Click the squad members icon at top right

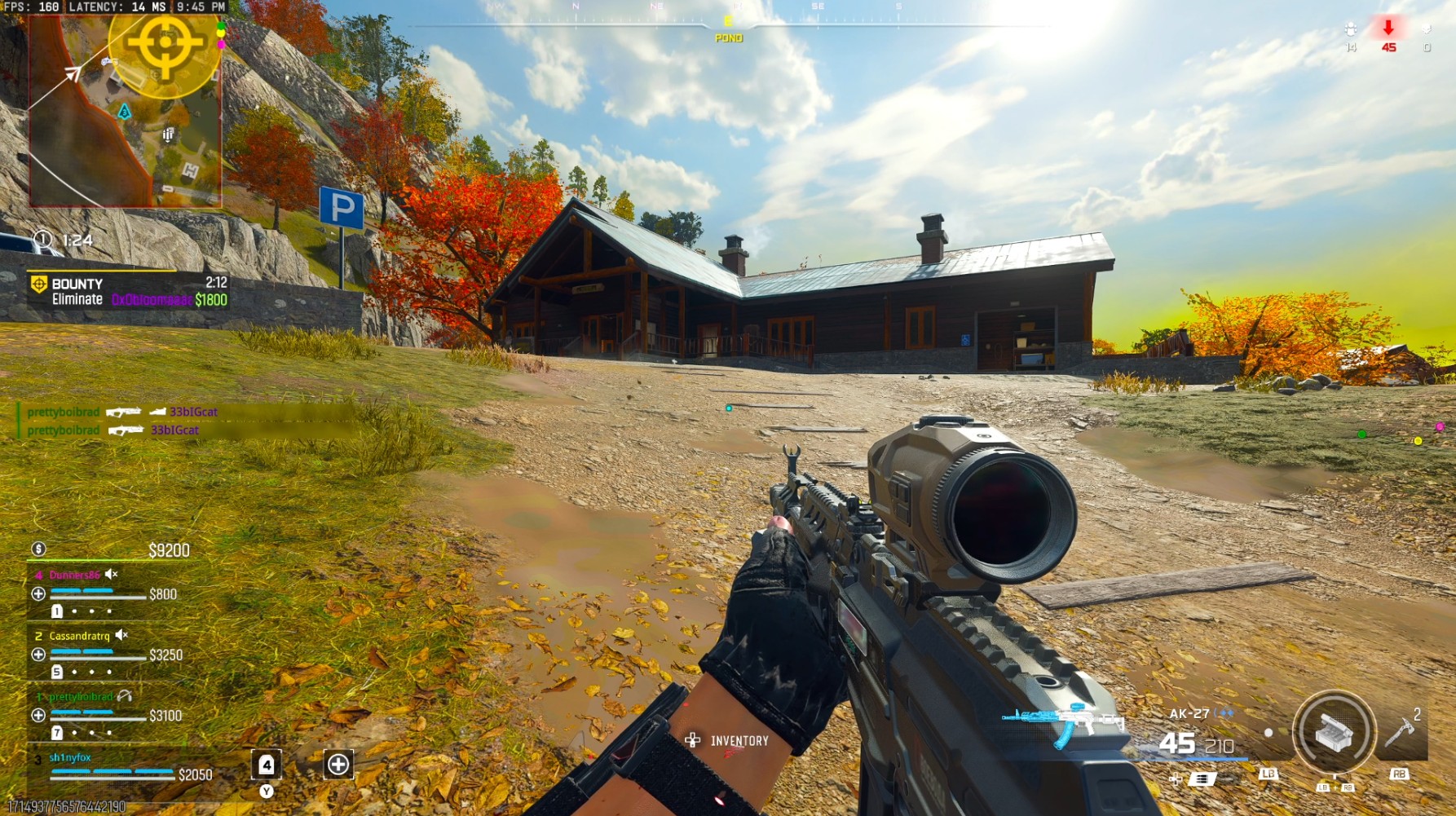(1351, 30)
